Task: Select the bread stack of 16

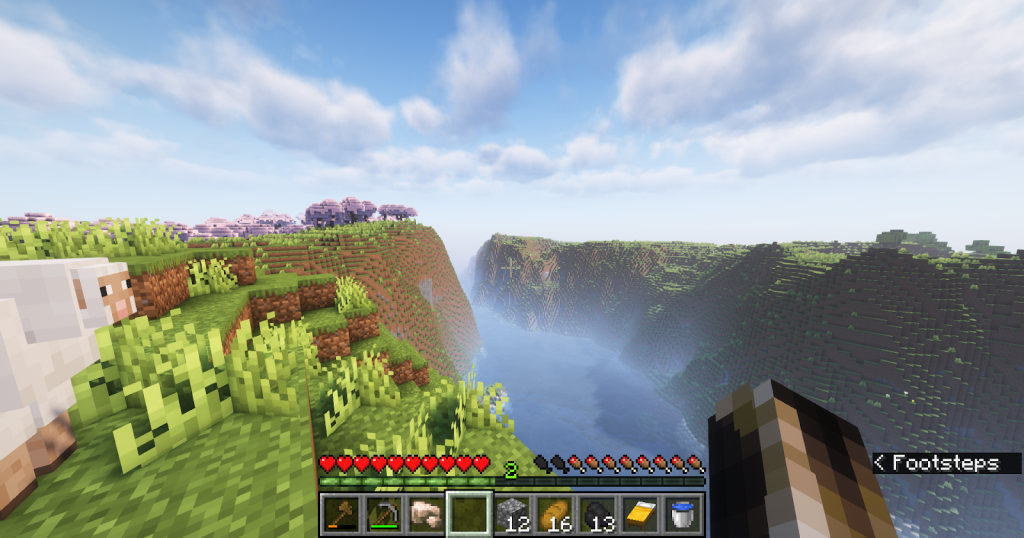Action: (555, 514)
